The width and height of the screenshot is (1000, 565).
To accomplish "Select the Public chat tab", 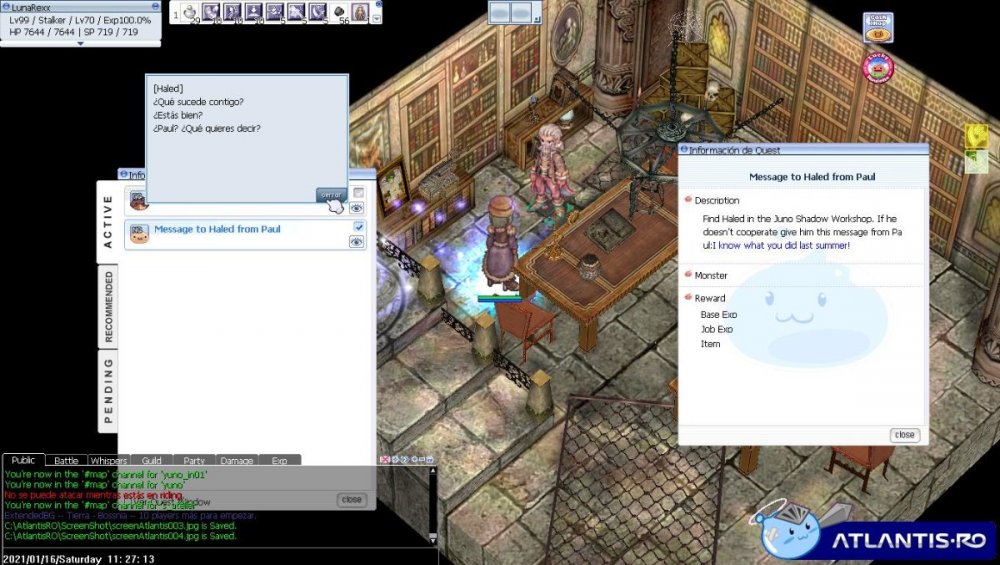I will click(x=23, y=461).
